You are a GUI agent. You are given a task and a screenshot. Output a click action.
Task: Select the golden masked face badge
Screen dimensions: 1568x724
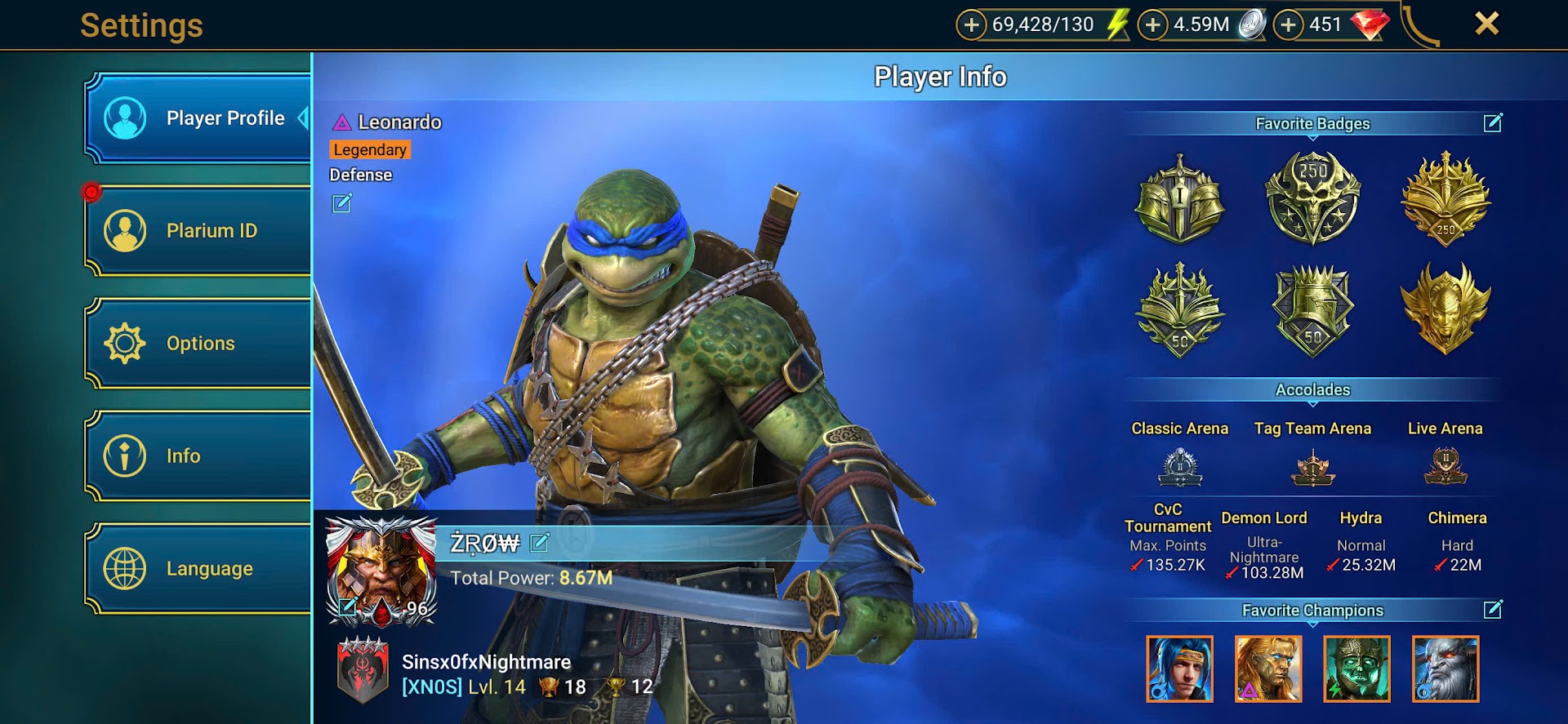tap(1445, 308)
